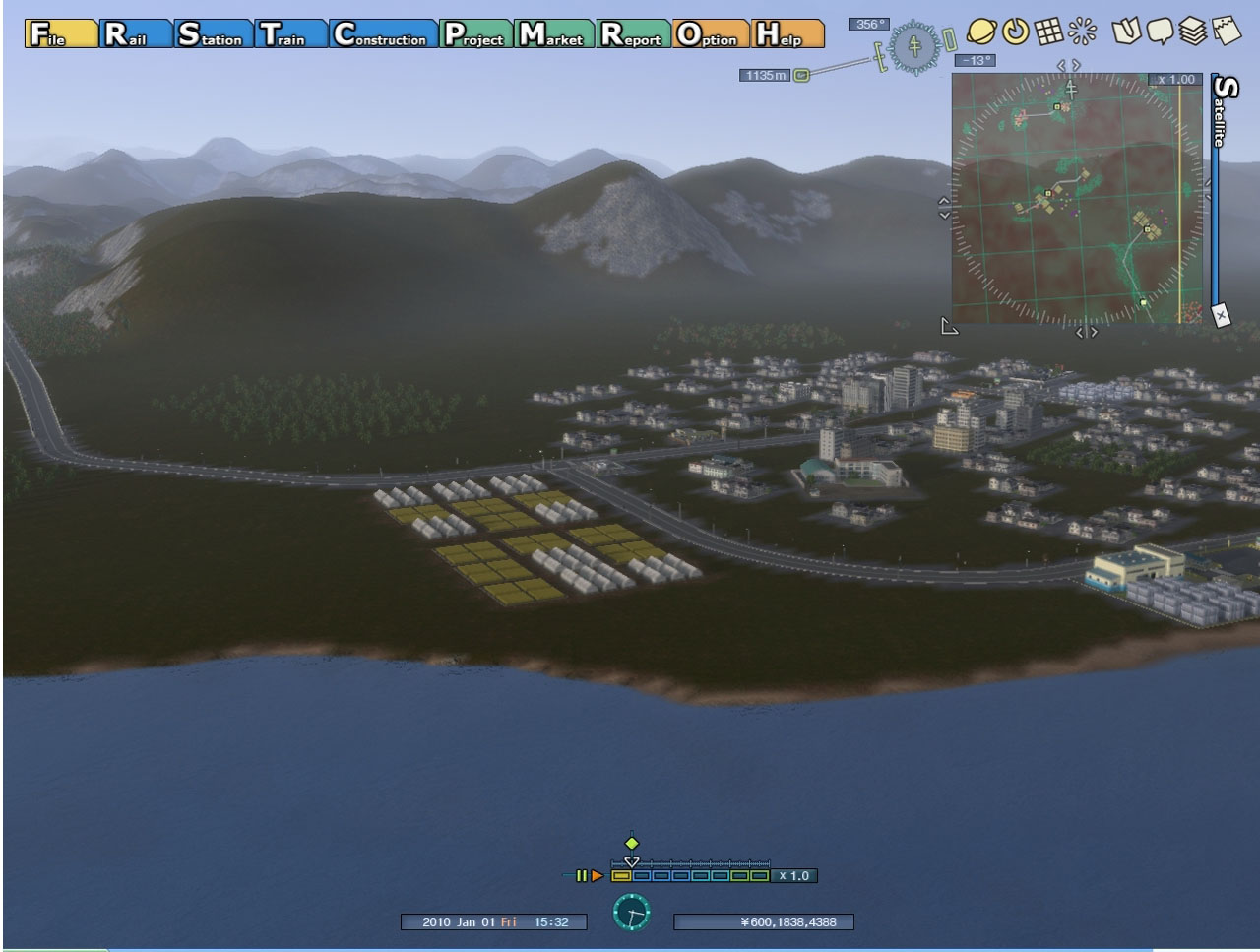Click the satellite minimap view
The width and height of the screenshot is (1260, 952).
pos(1078,197)
